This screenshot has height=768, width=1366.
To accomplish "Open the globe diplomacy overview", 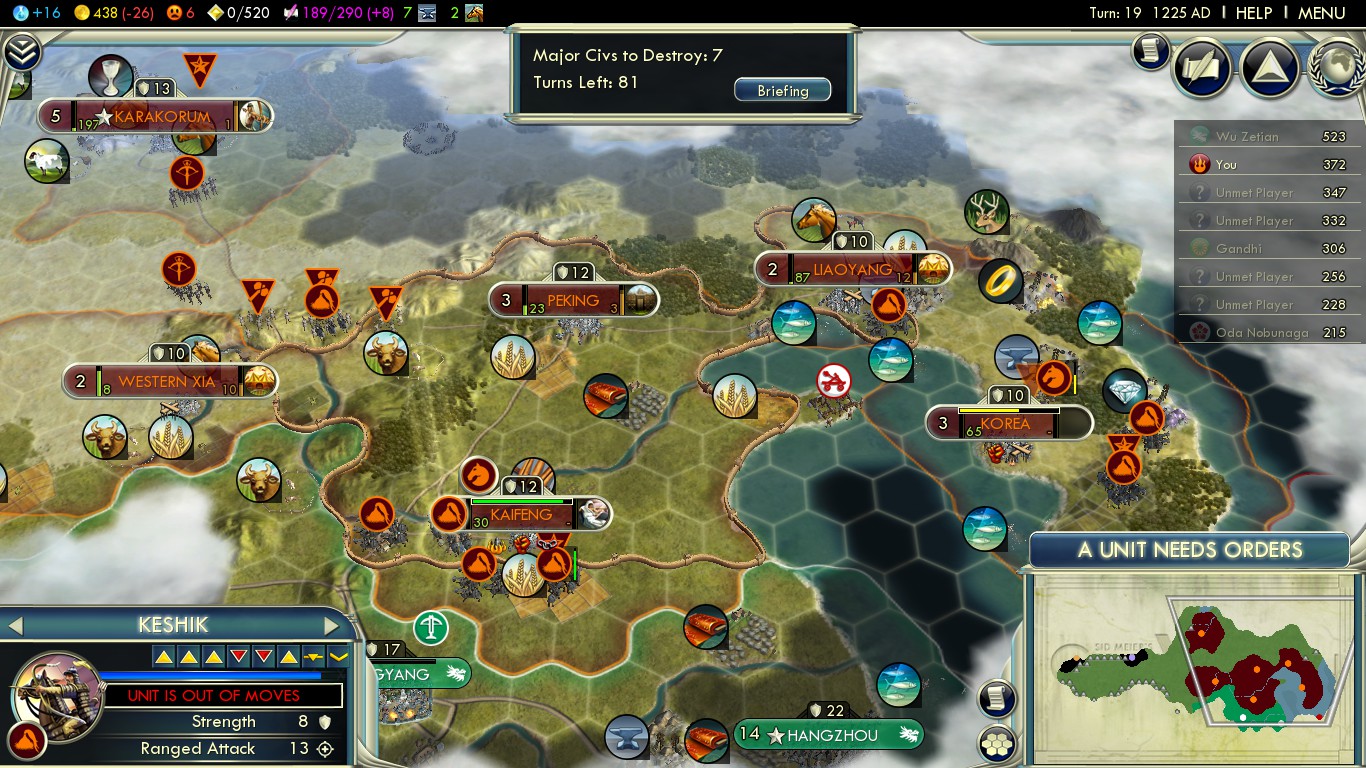I will coord(1337,66).
